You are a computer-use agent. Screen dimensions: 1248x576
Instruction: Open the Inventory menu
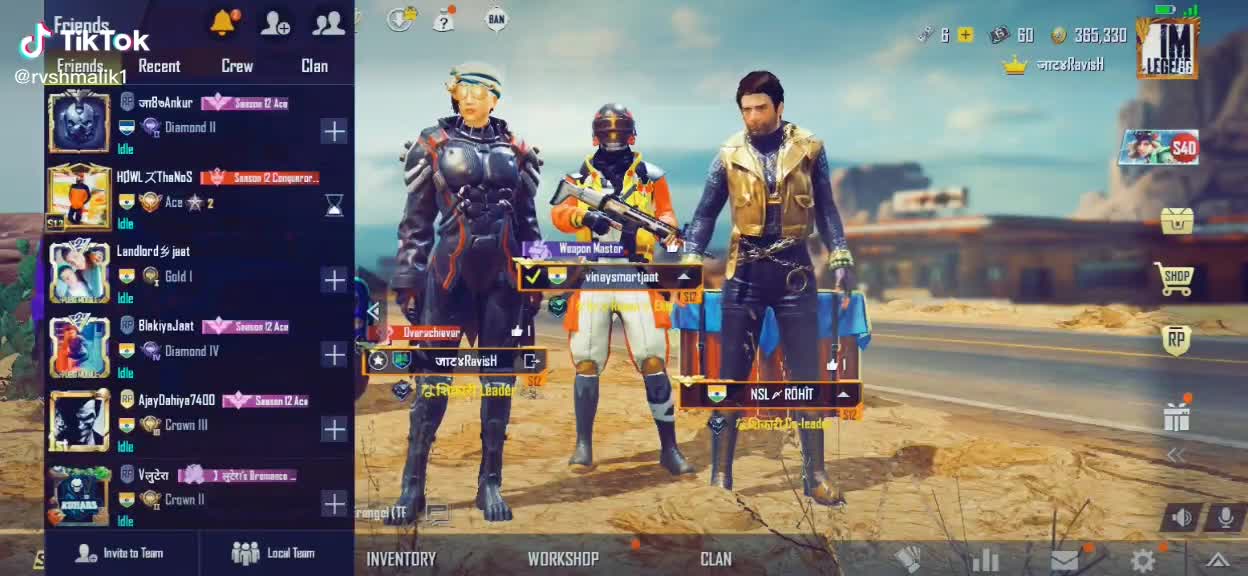click(401, 559)
